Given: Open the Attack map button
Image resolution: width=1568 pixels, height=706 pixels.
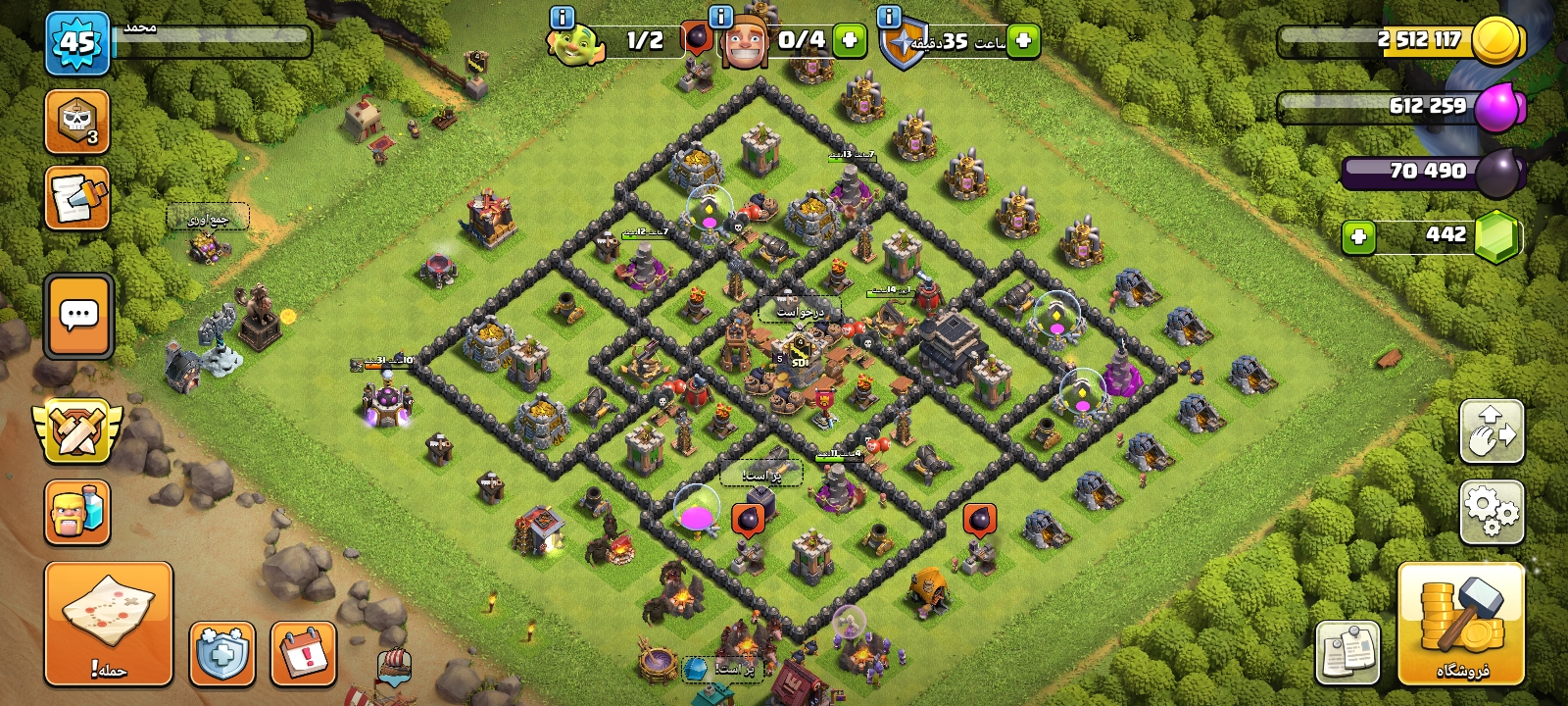Looking at the screenshot, I should coord(108,624).
